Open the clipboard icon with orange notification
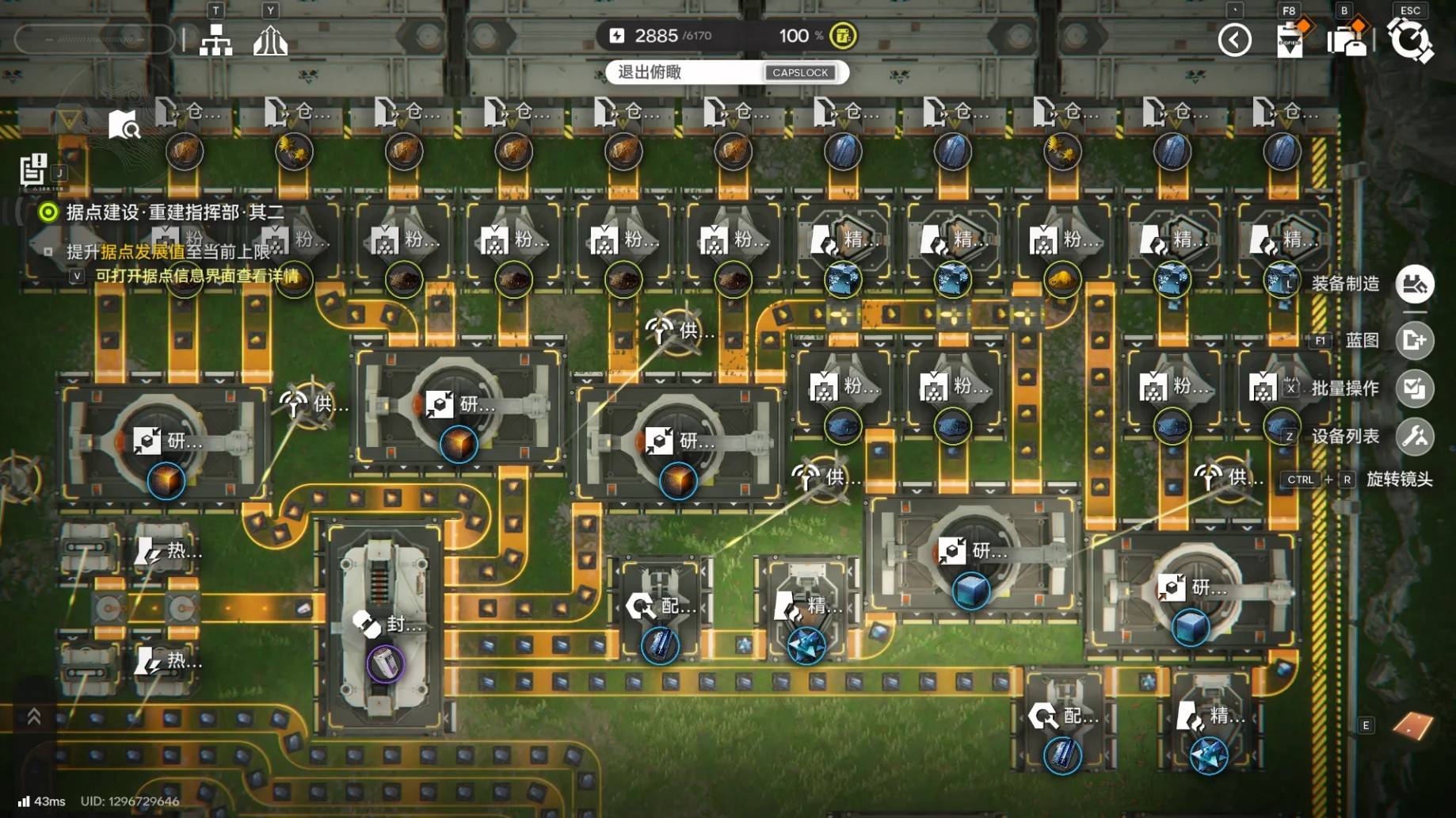Image resolution: width=1456 pixels, height=818 pixels. pyautogui.click(x=1290, y=40)
